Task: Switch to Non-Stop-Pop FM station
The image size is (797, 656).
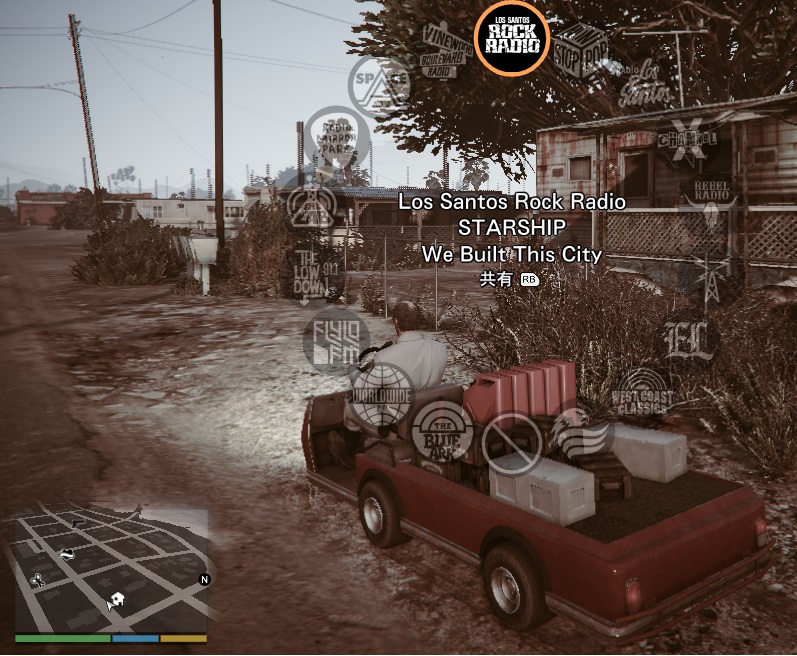Action: coord(581,48)
